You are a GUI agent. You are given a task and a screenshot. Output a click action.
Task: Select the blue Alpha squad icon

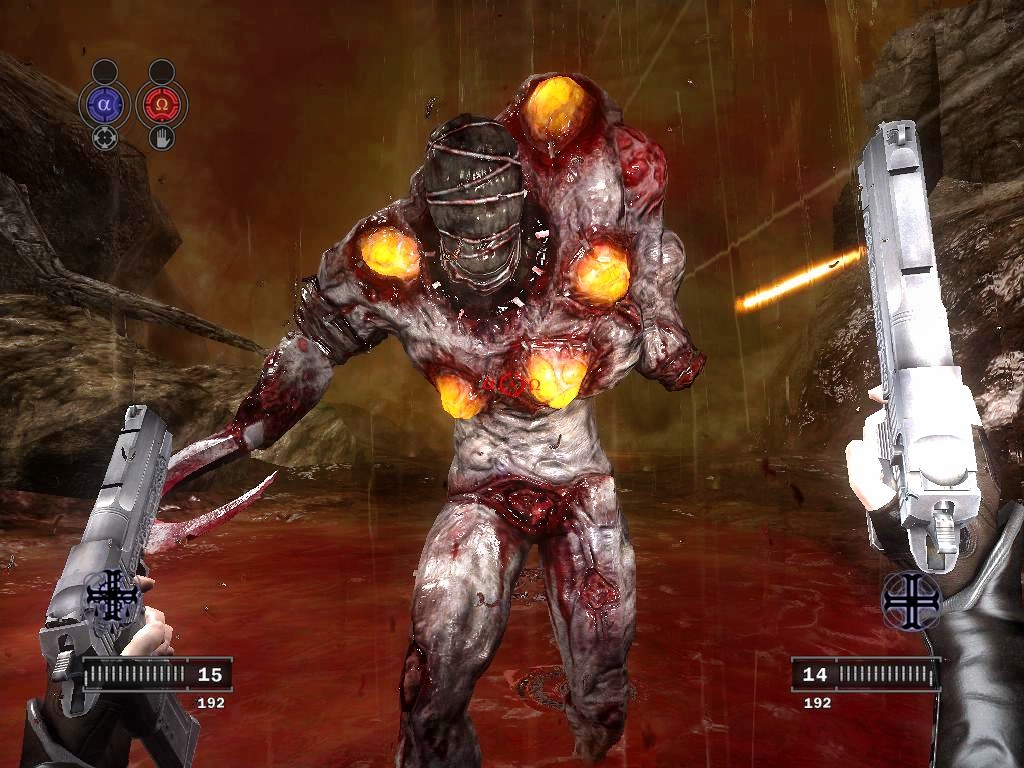(x=106, y=104)
